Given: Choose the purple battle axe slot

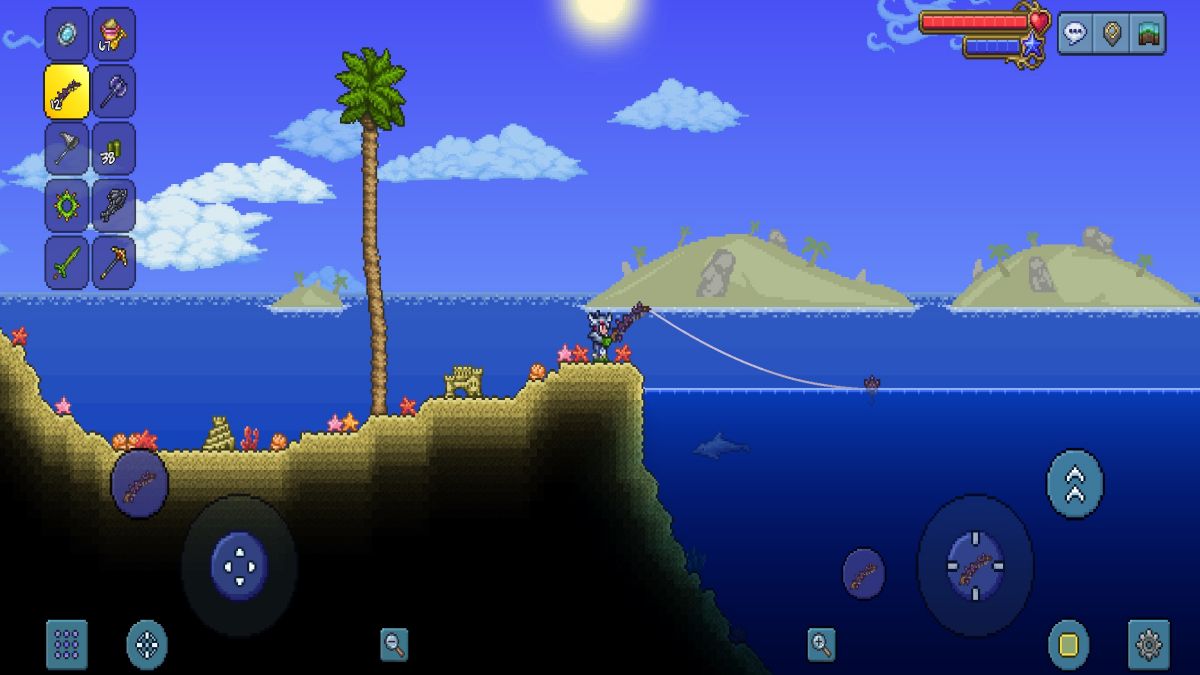Looking at the screenshot, I should pos(113,91).
